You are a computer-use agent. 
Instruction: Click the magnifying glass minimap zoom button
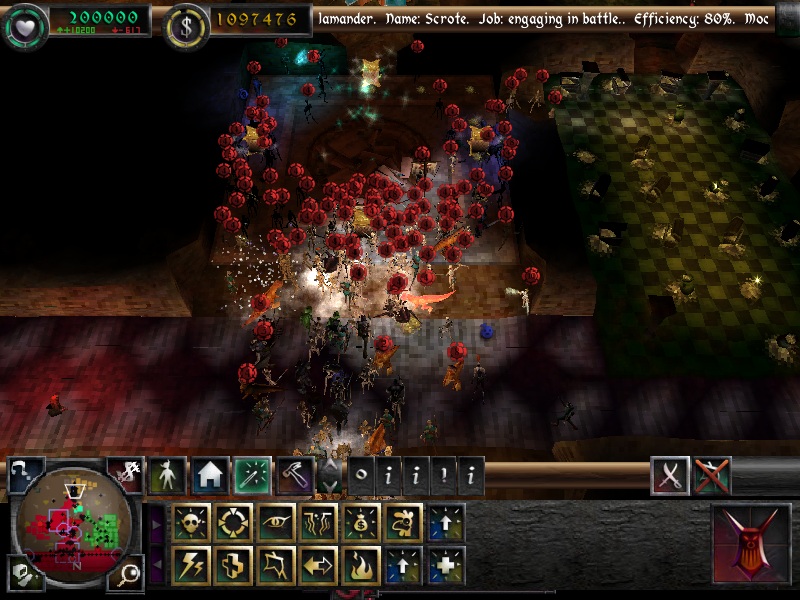(128, 574)
